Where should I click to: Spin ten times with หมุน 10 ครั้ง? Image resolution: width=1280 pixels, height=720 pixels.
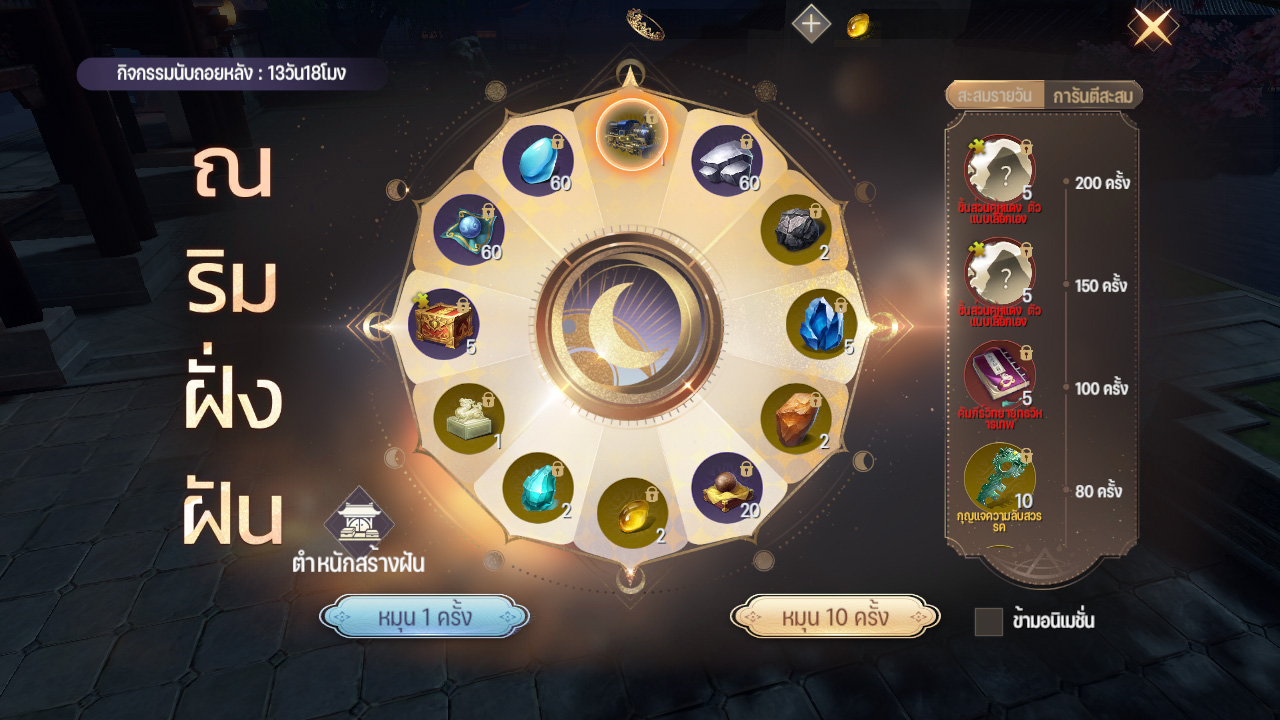(x=835, y=617)
